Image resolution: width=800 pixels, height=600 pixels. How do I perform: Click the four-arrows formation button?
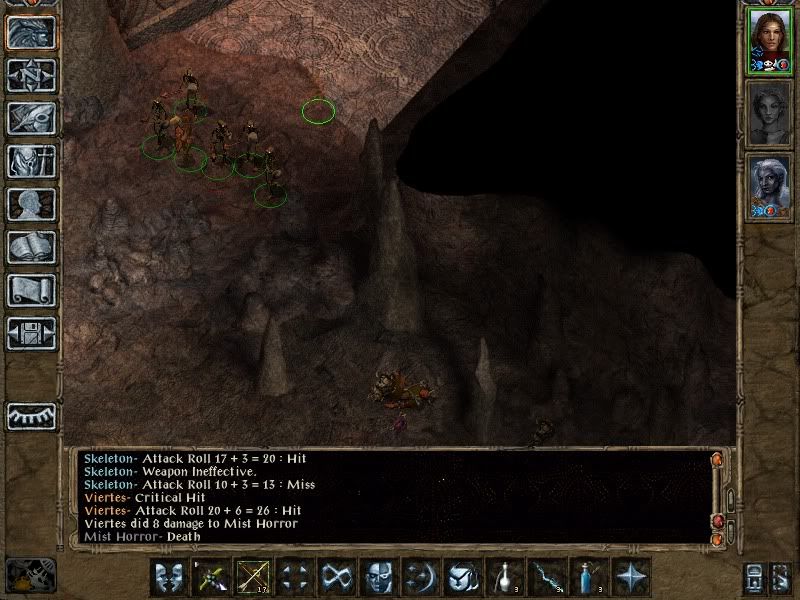click(x=294, y=577)
